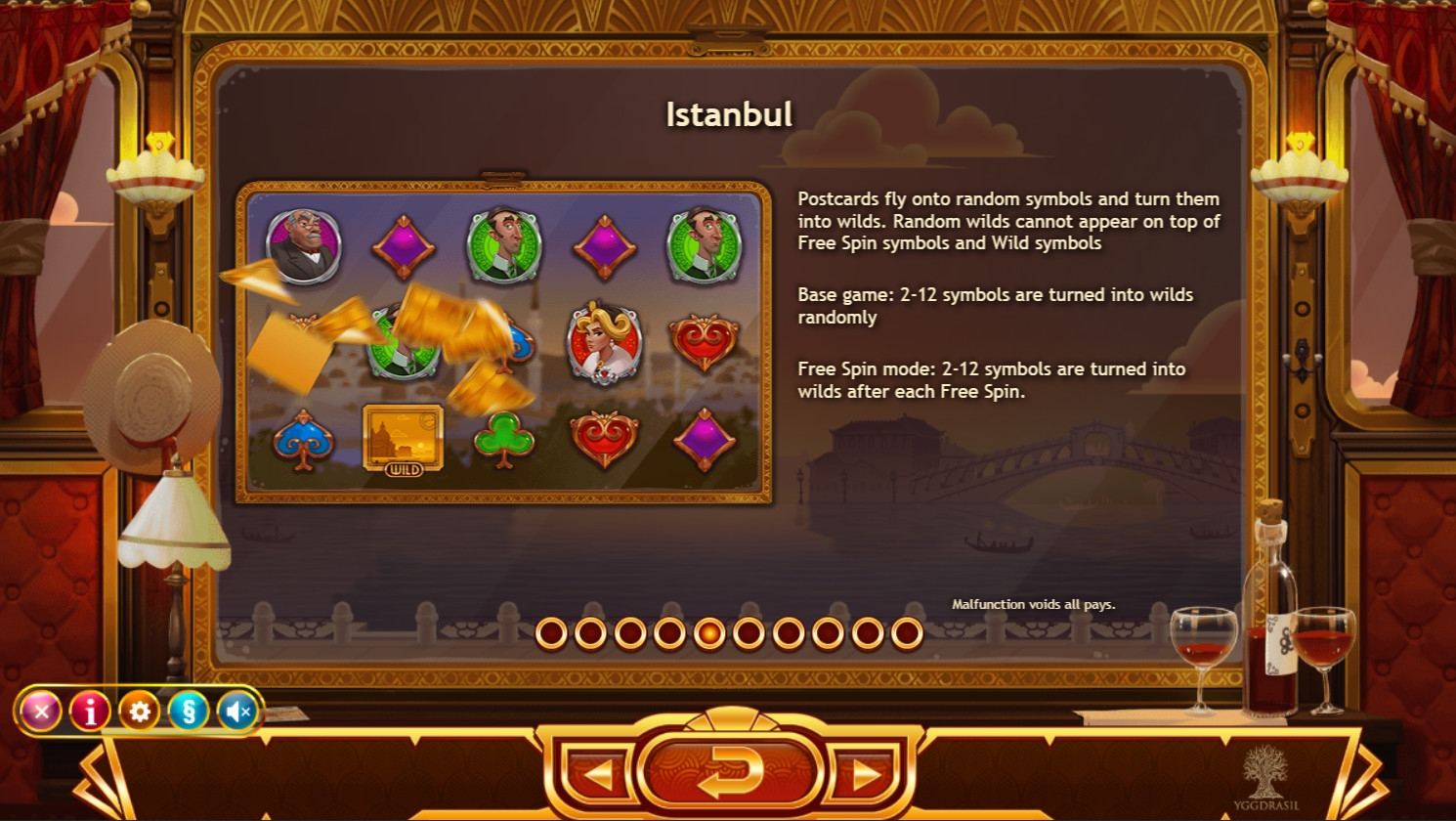The image size is (1456, 821).
Task: Return to the game with the curved arrow
Action: (730, 772)
